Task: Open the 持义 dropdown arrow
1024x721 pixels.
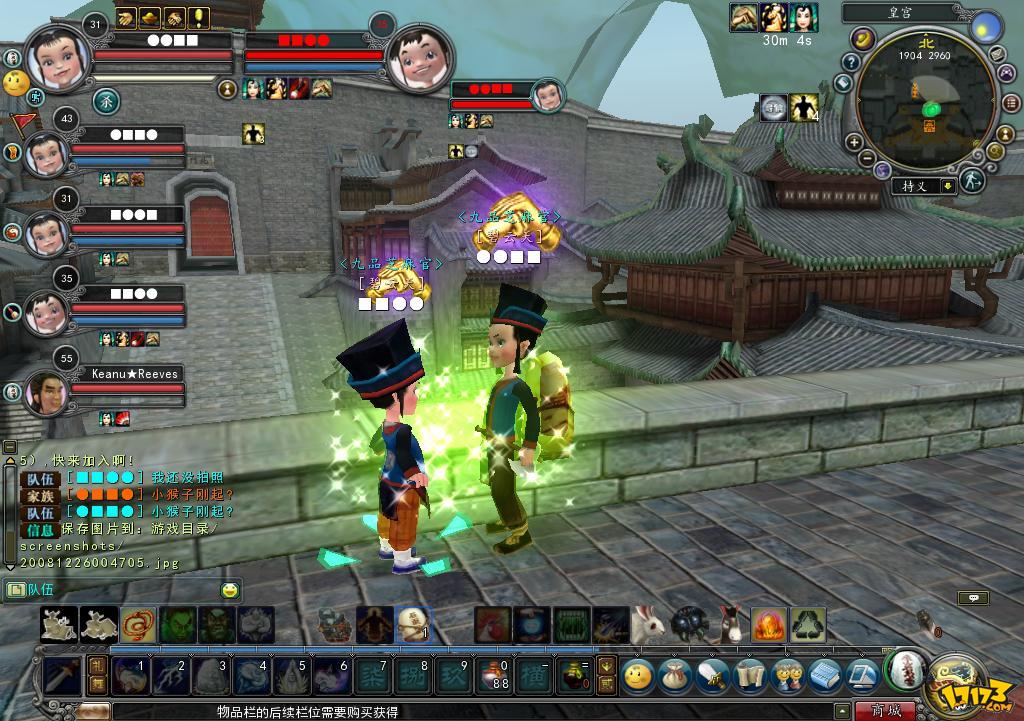Action: (947, 186)
